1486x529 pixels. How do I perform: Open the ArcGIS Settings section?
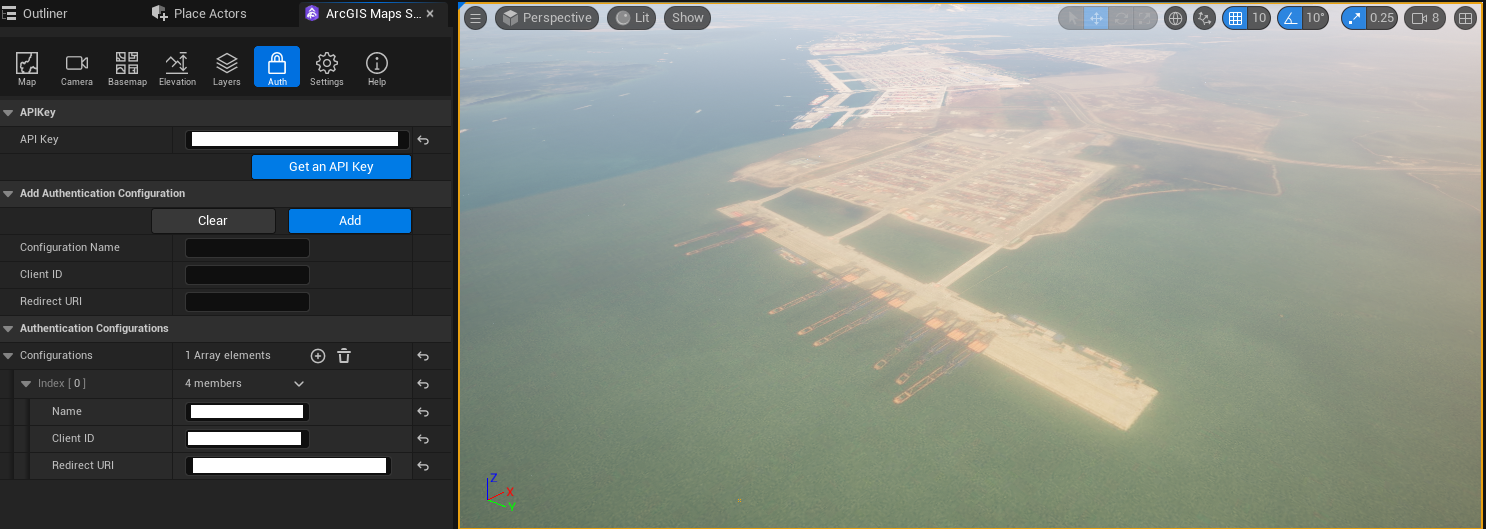point(326,68)
